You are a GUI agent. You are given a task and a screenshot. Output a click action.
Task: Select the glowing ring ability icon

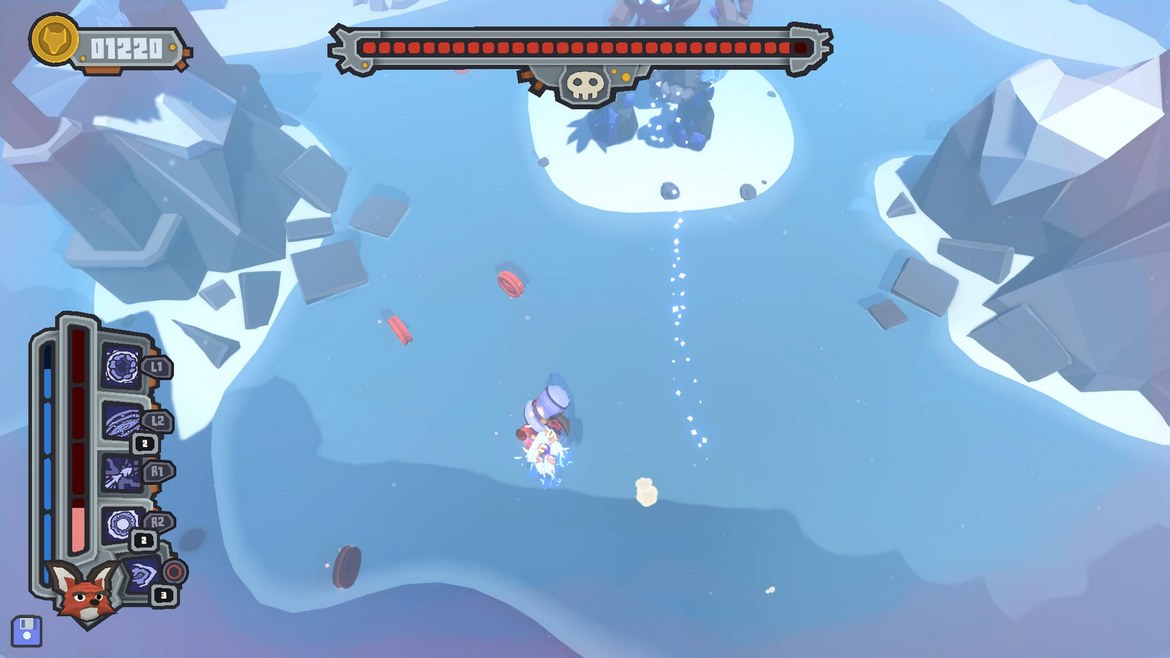tap(122, 525)
